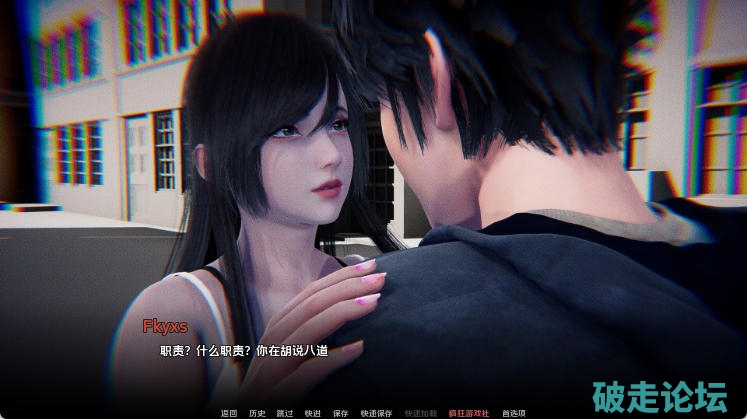
Task: Select the greyed 快速加载 (Quick Load) option
Action: pos(421,412)
